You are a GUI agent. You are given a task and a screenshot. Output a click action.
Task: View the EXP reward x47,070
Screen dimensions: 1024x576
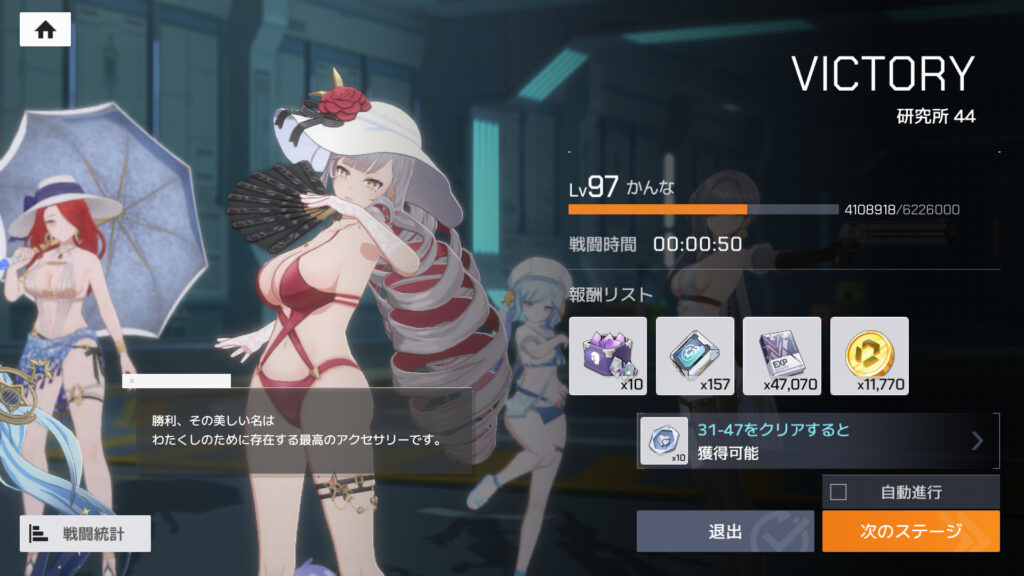[x=782, y=355]
